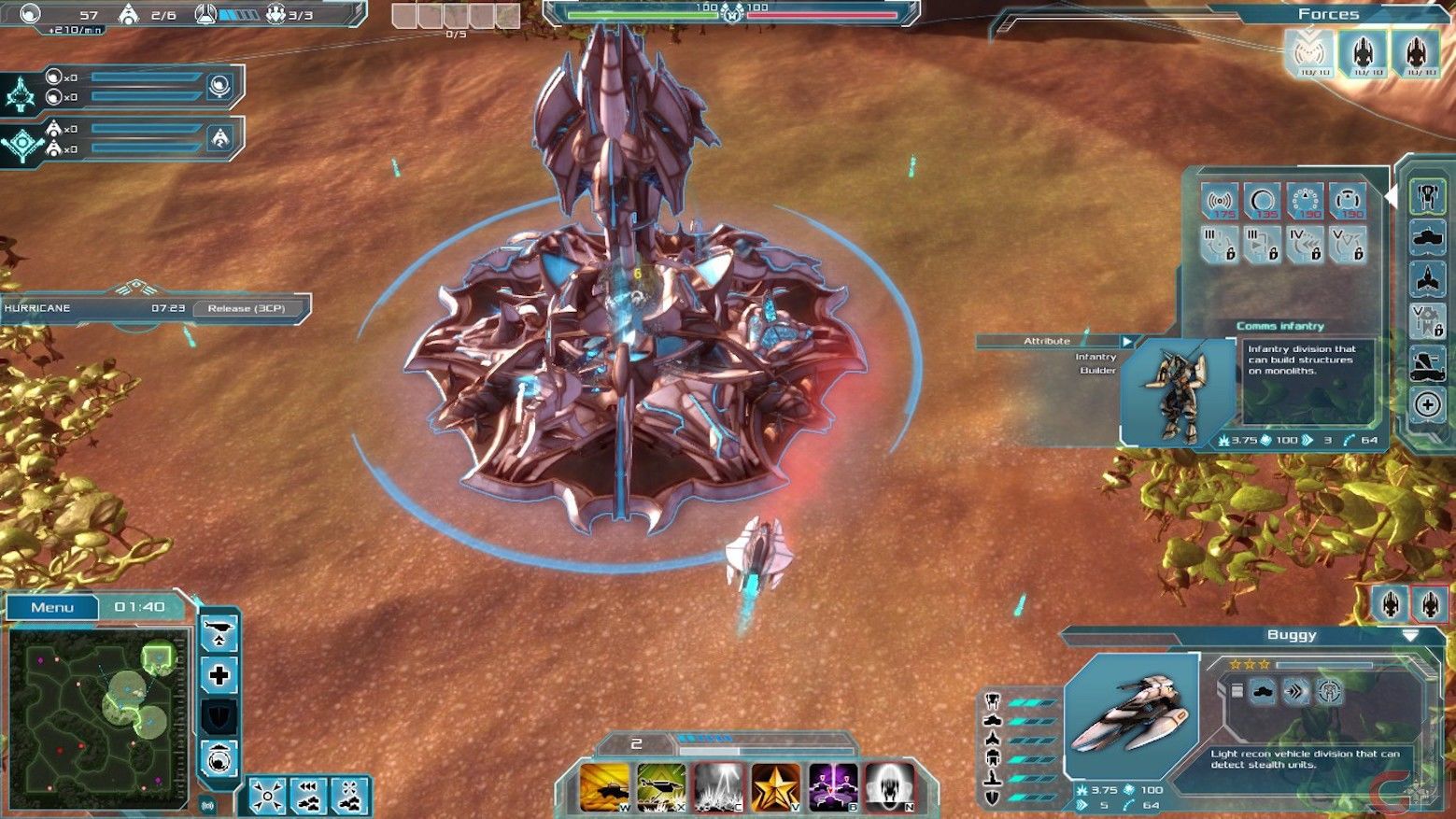This screenshot has width=1456, height=819.
Task: Expand the Attribute panel arrow
Action: tap(1127, 342)
